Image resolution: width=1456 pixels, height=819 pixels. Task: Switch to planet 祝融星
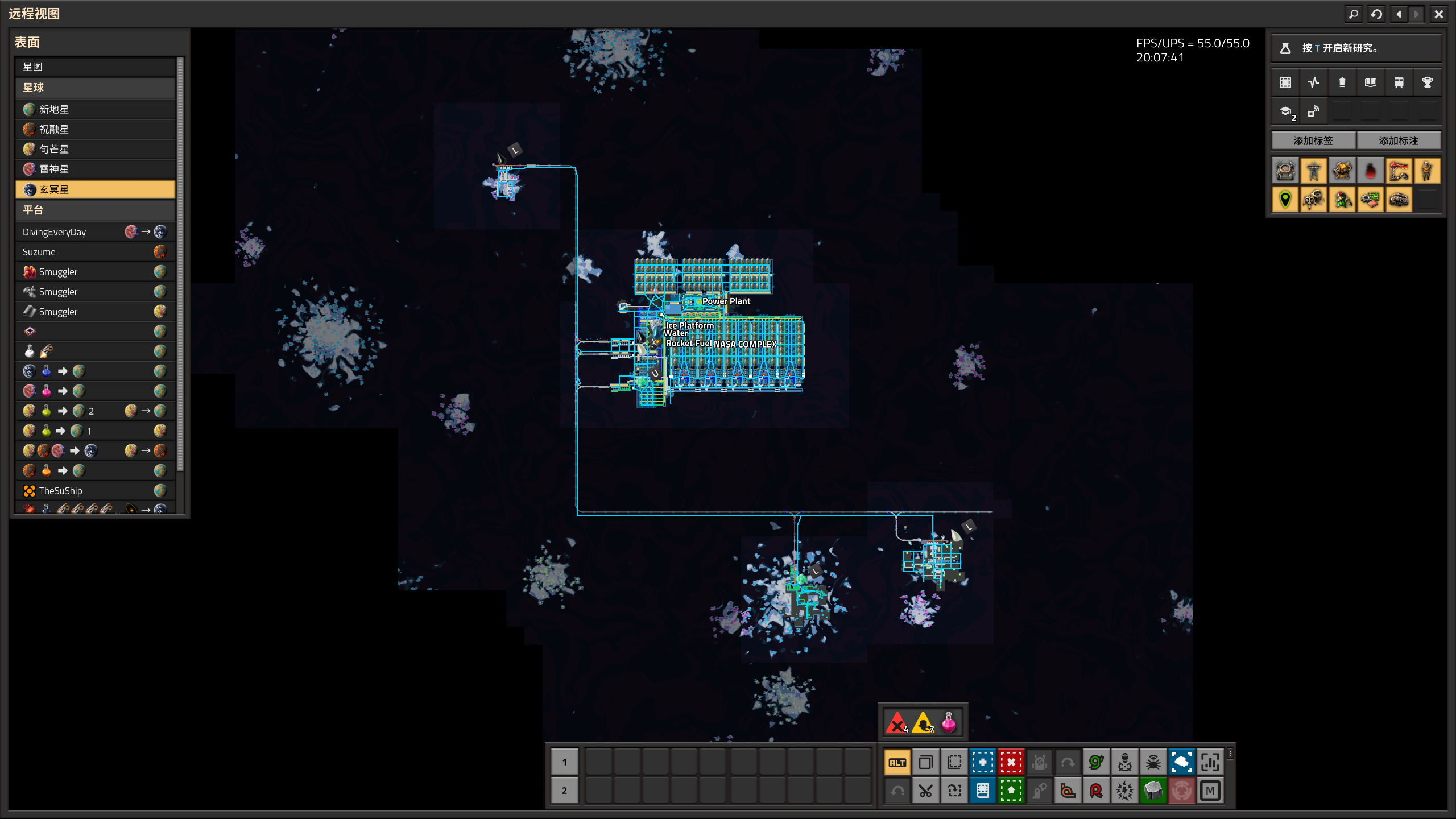click(x=95, y=129)
